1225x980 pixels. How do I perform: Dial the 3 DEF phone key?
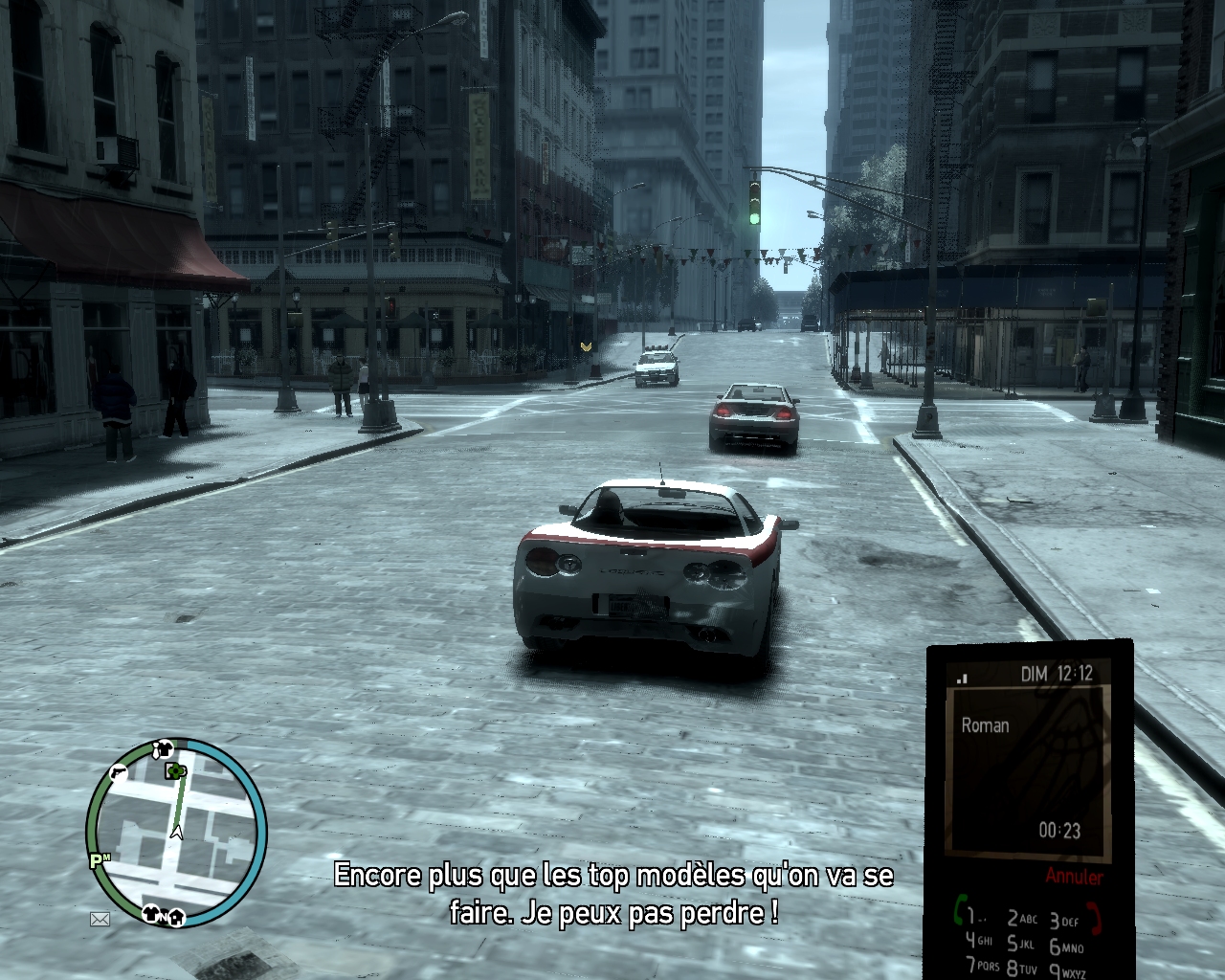tap(1063, 921)
